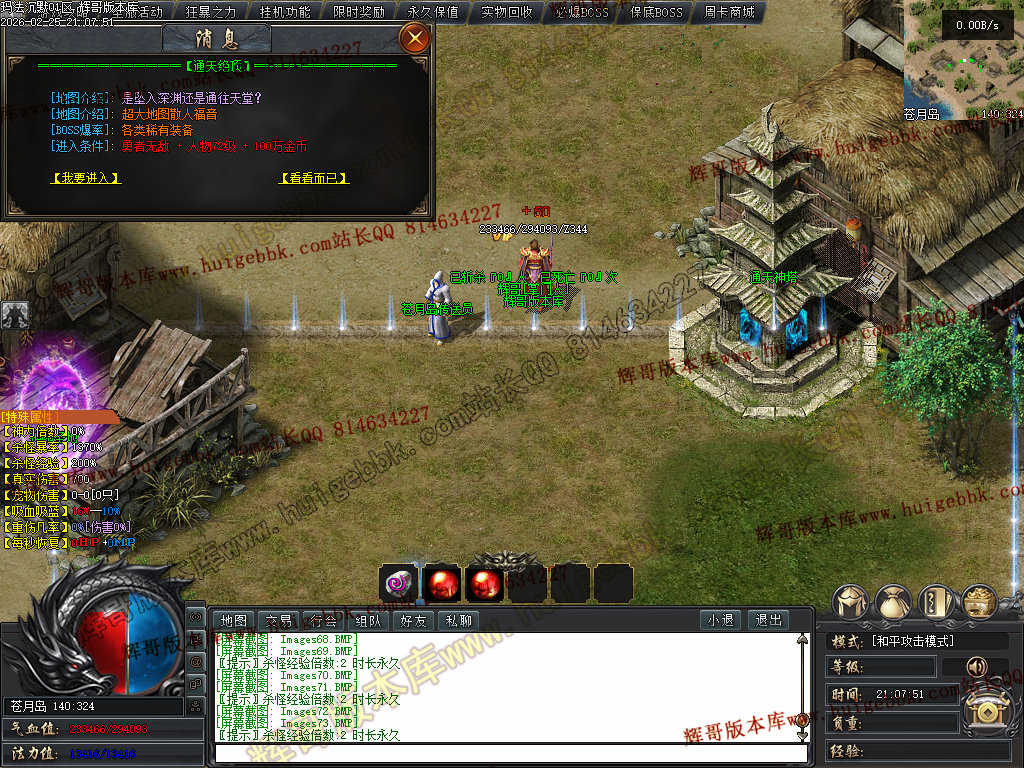Open the 狂暴之力 top menu
1024x768 pixels.
[211, 12]
